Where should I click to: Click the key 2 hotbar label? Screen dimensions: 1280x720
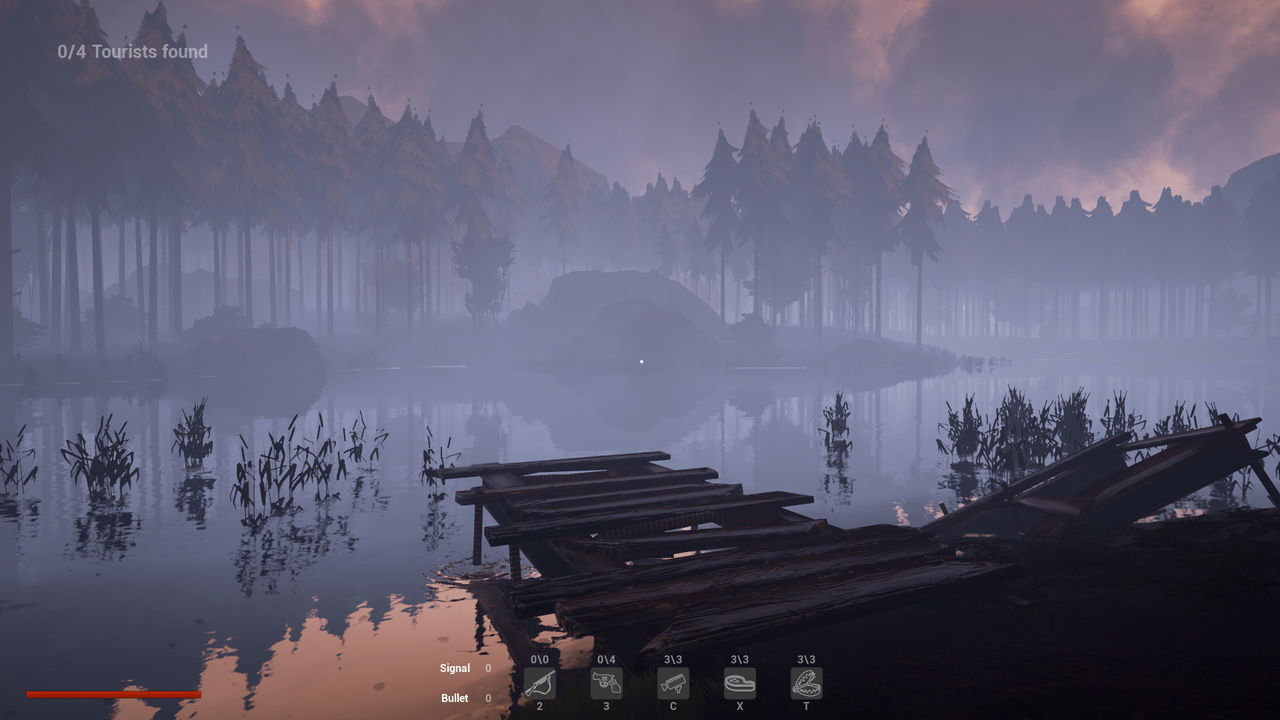(x=540, y=706)
